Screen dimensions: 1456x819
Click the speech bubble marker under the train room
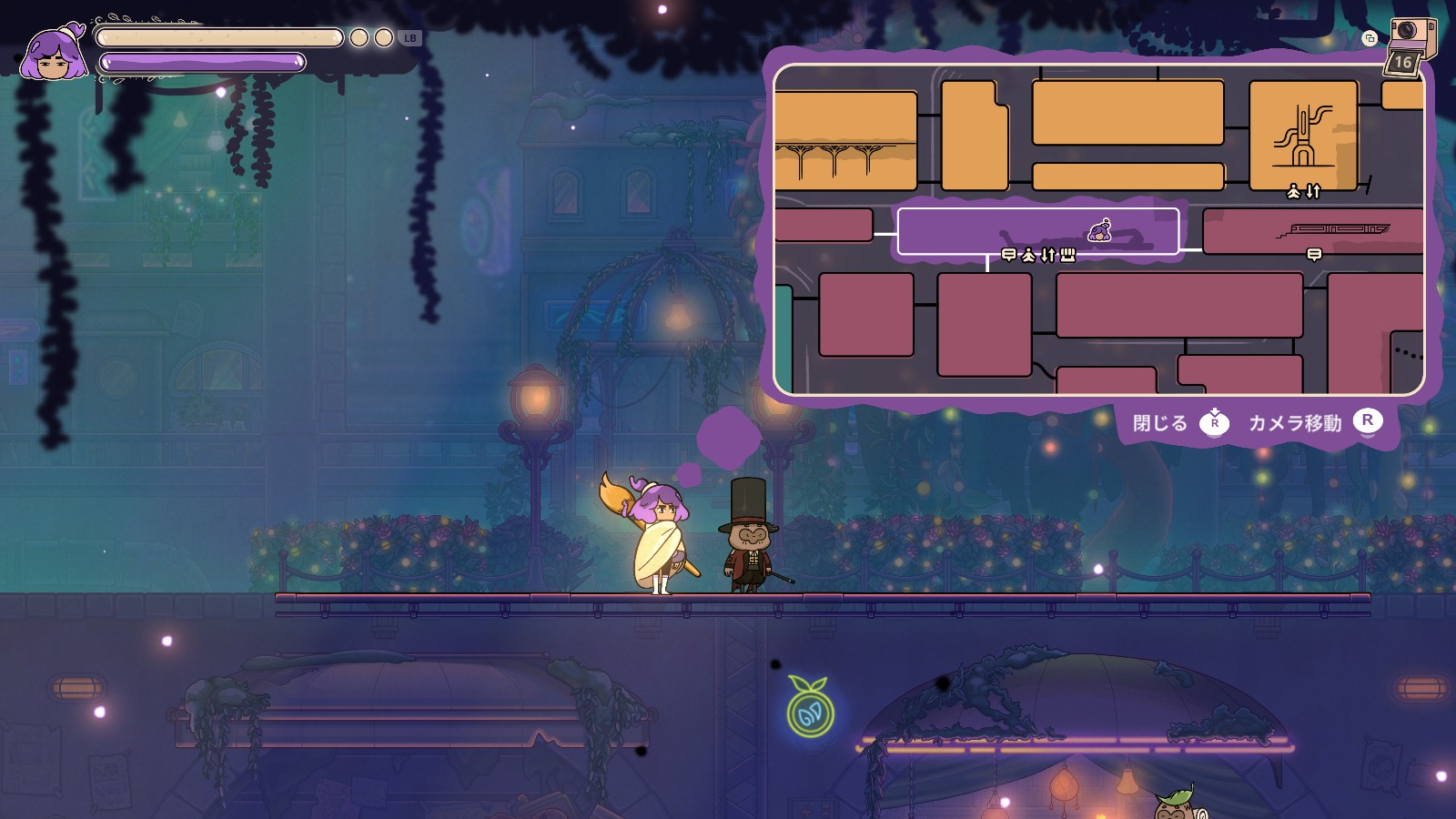pos(1314,255)
